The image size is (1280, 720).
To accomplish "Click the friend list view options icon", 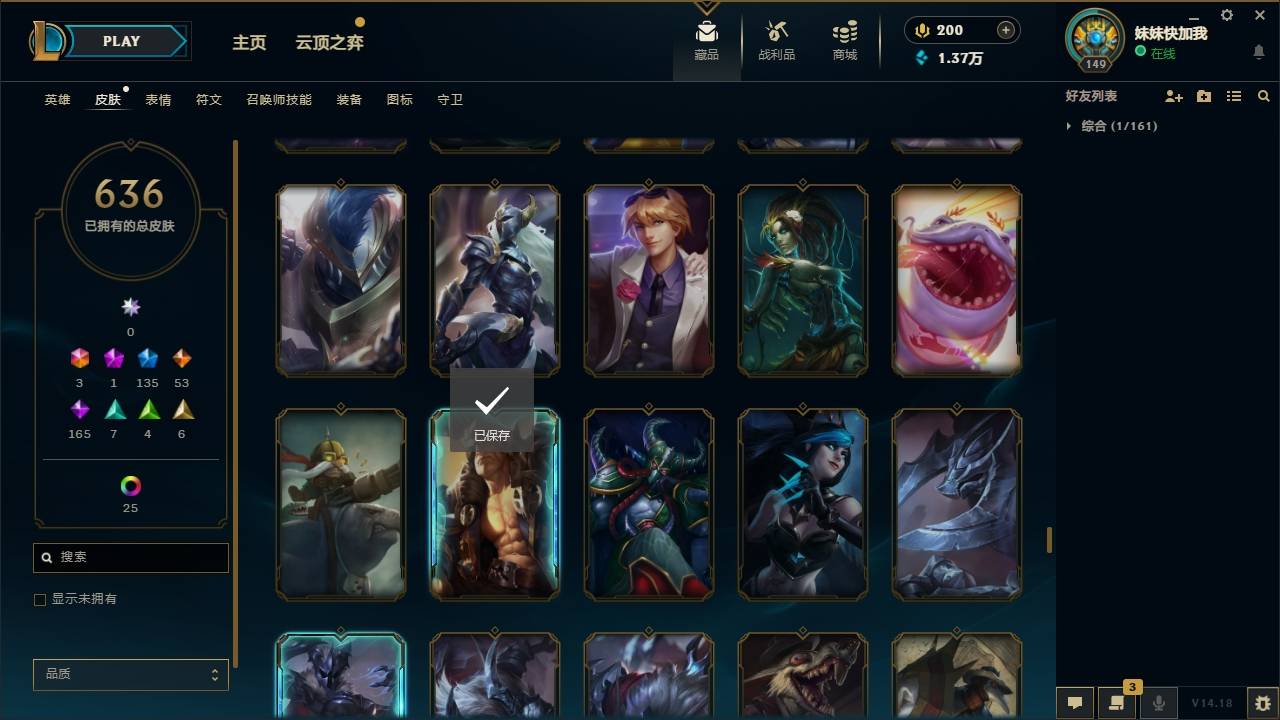I will point(1234,96).
